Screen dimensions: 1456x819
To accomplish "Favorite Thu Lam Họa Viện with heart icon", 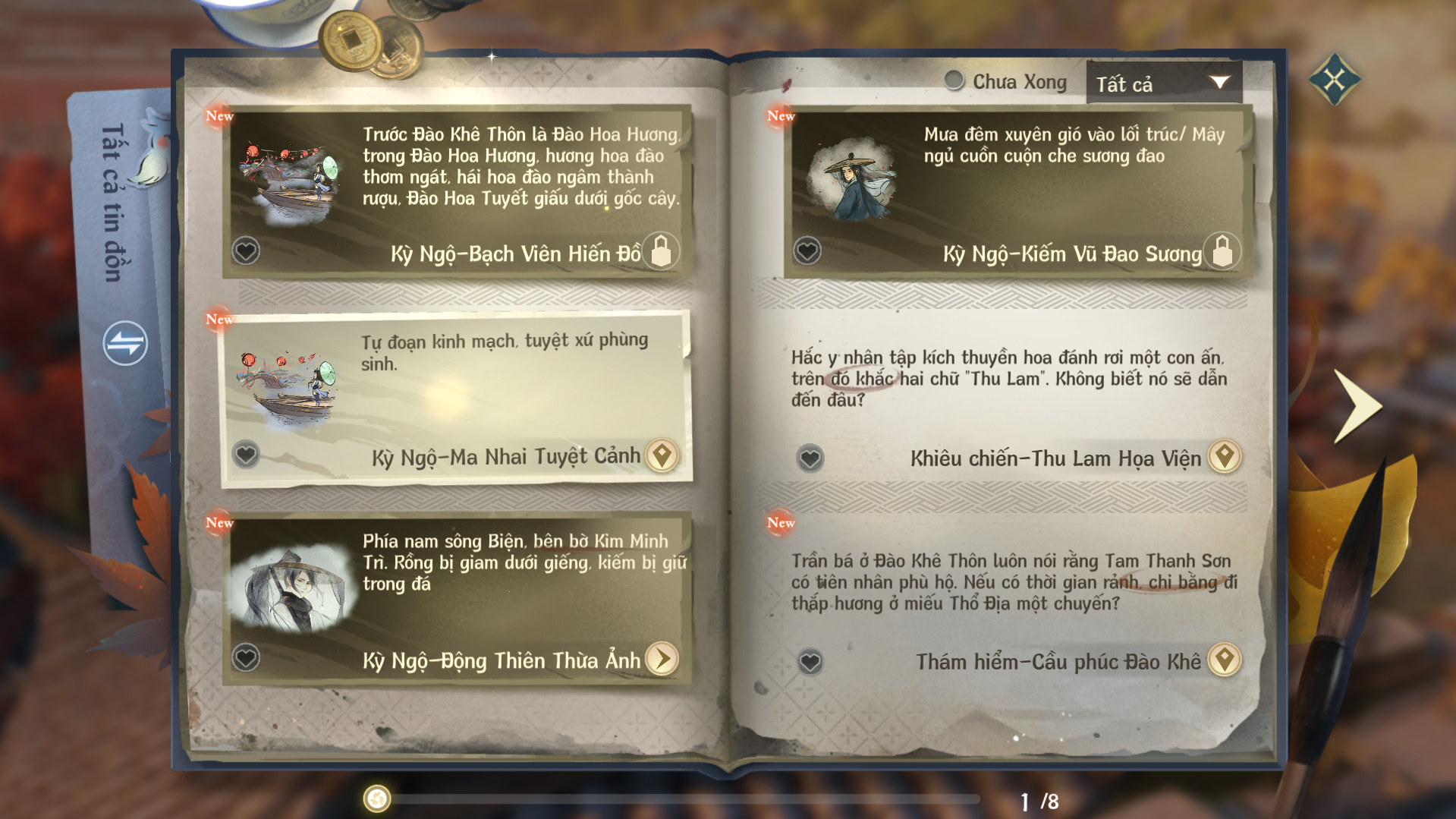I will pyautogui.click(x=810, y=458).
